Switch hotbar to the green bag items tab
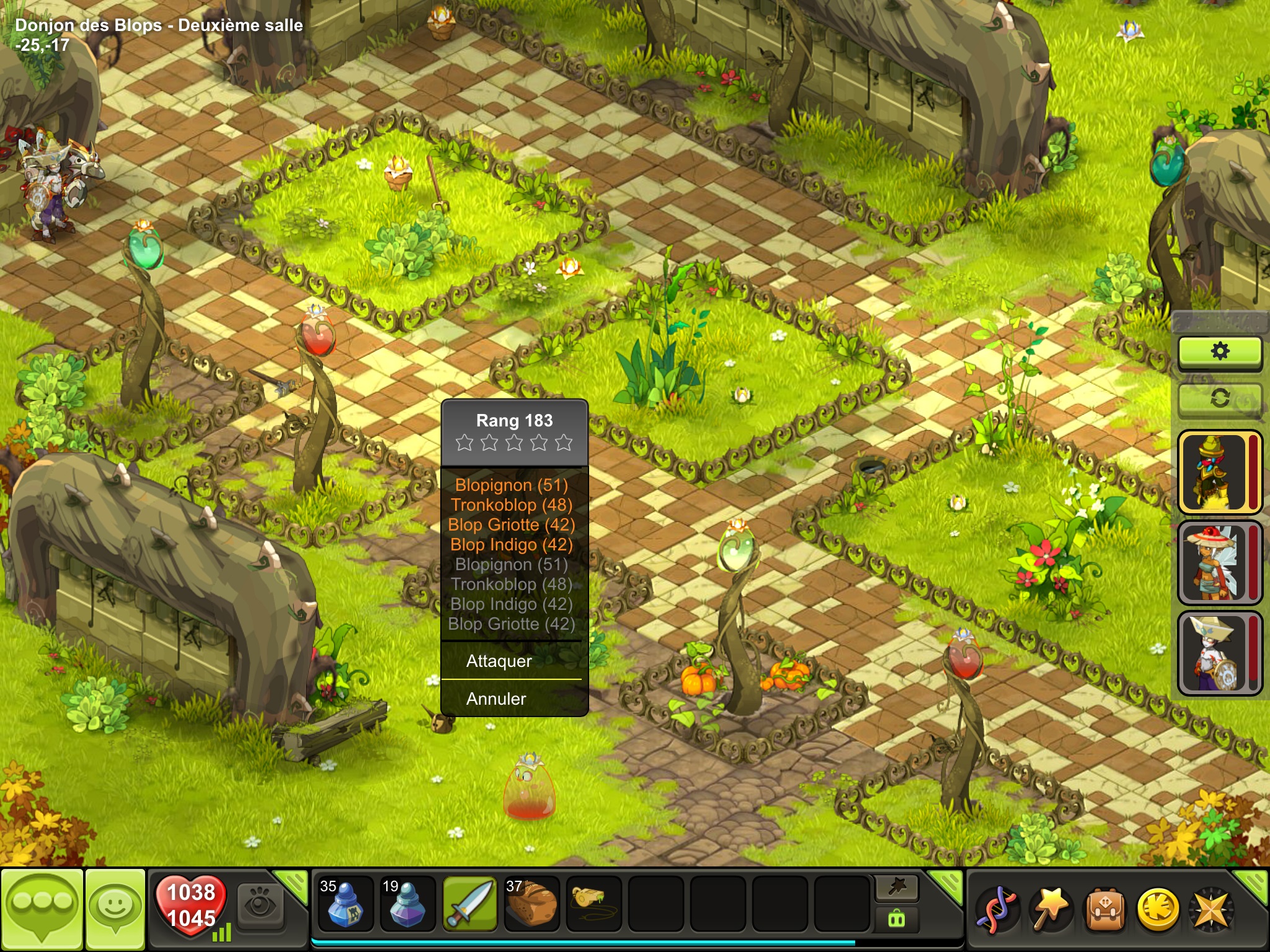 tap(897, 919)
